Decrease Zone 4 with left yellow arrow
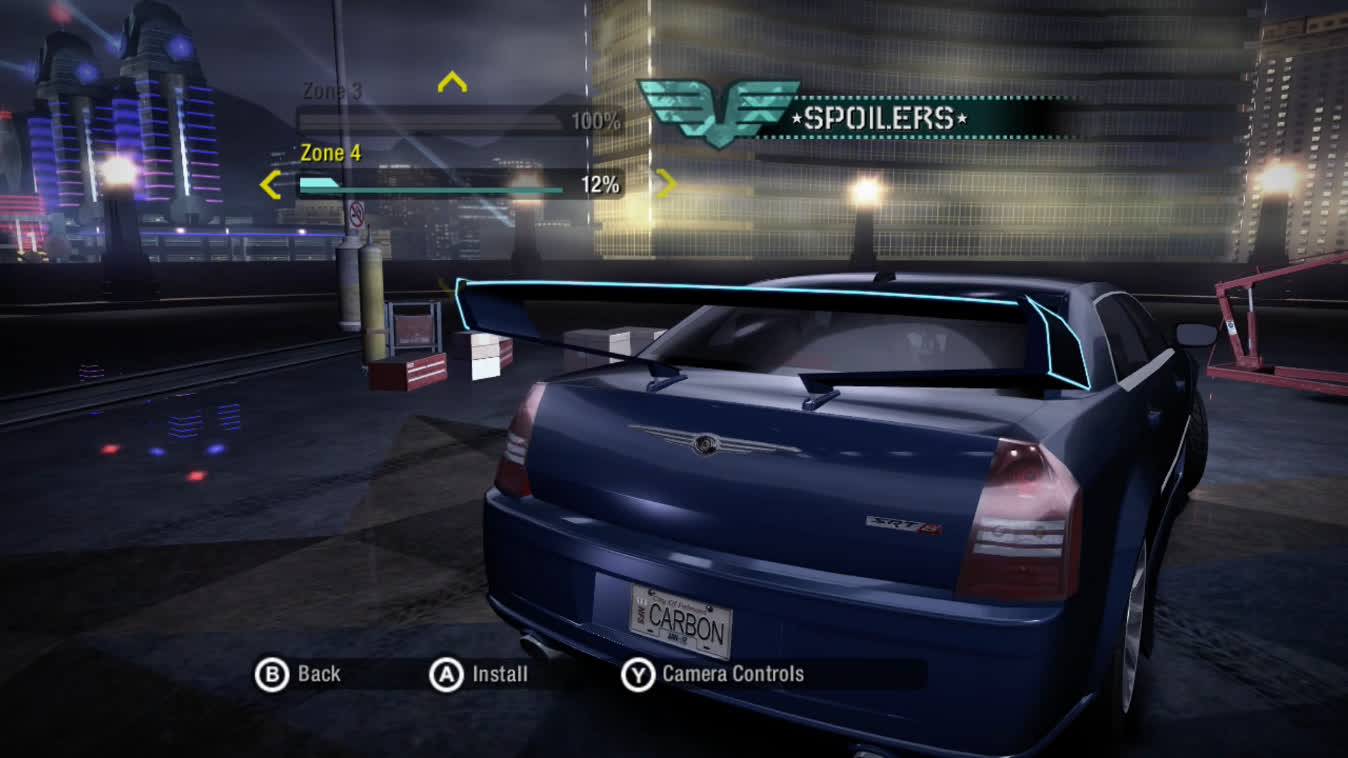The width and height of the screenshot is (1348, 758). coord(270,185)
